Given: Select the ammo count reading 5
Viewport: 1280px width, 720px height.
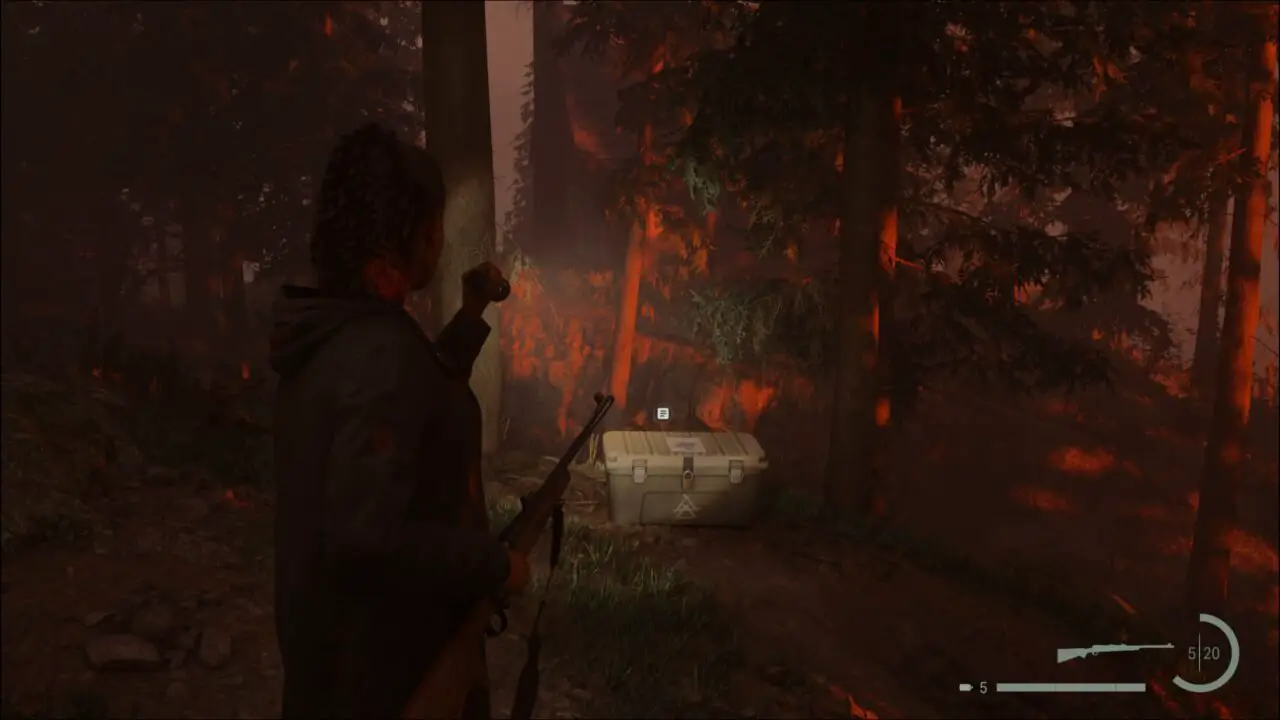Looking at the screenshot, I should click(1191, 652).
